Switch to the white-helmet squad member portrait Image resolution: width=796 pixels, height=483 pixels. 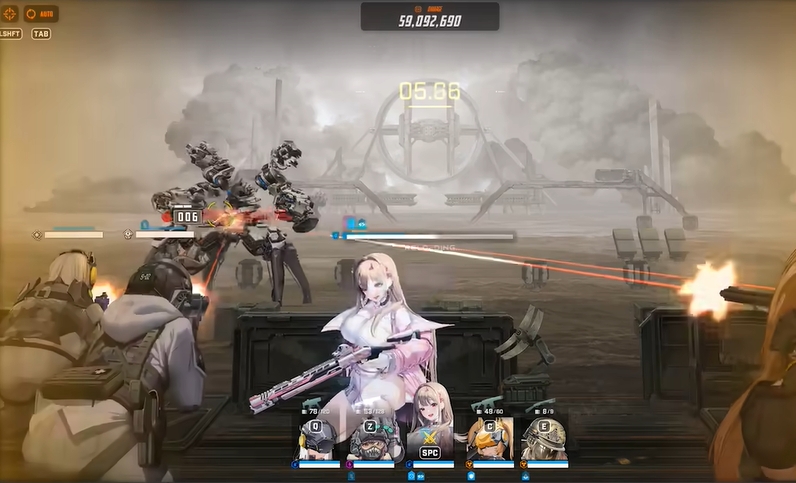coord(318,438)
